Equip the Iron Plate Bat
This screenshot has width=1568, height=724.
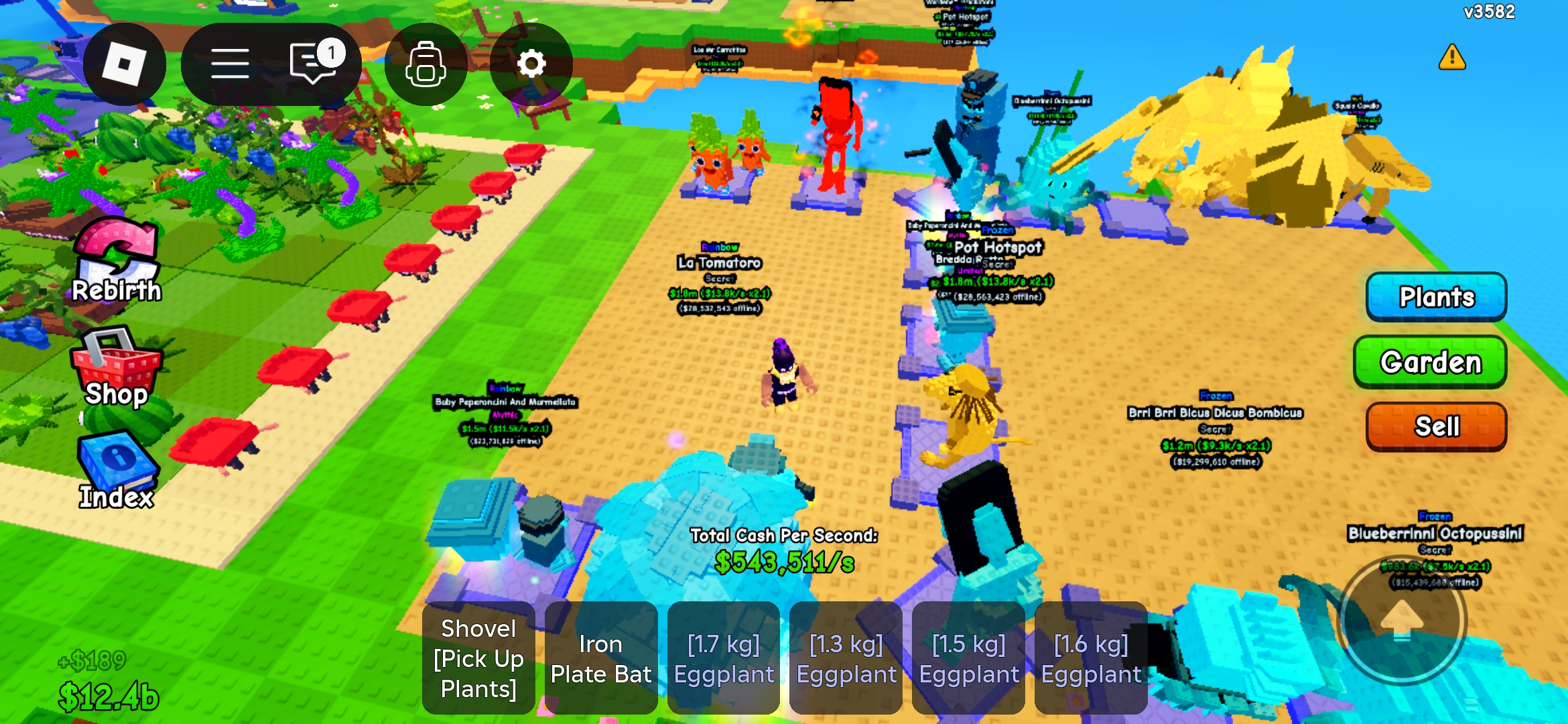pos(601,658)
